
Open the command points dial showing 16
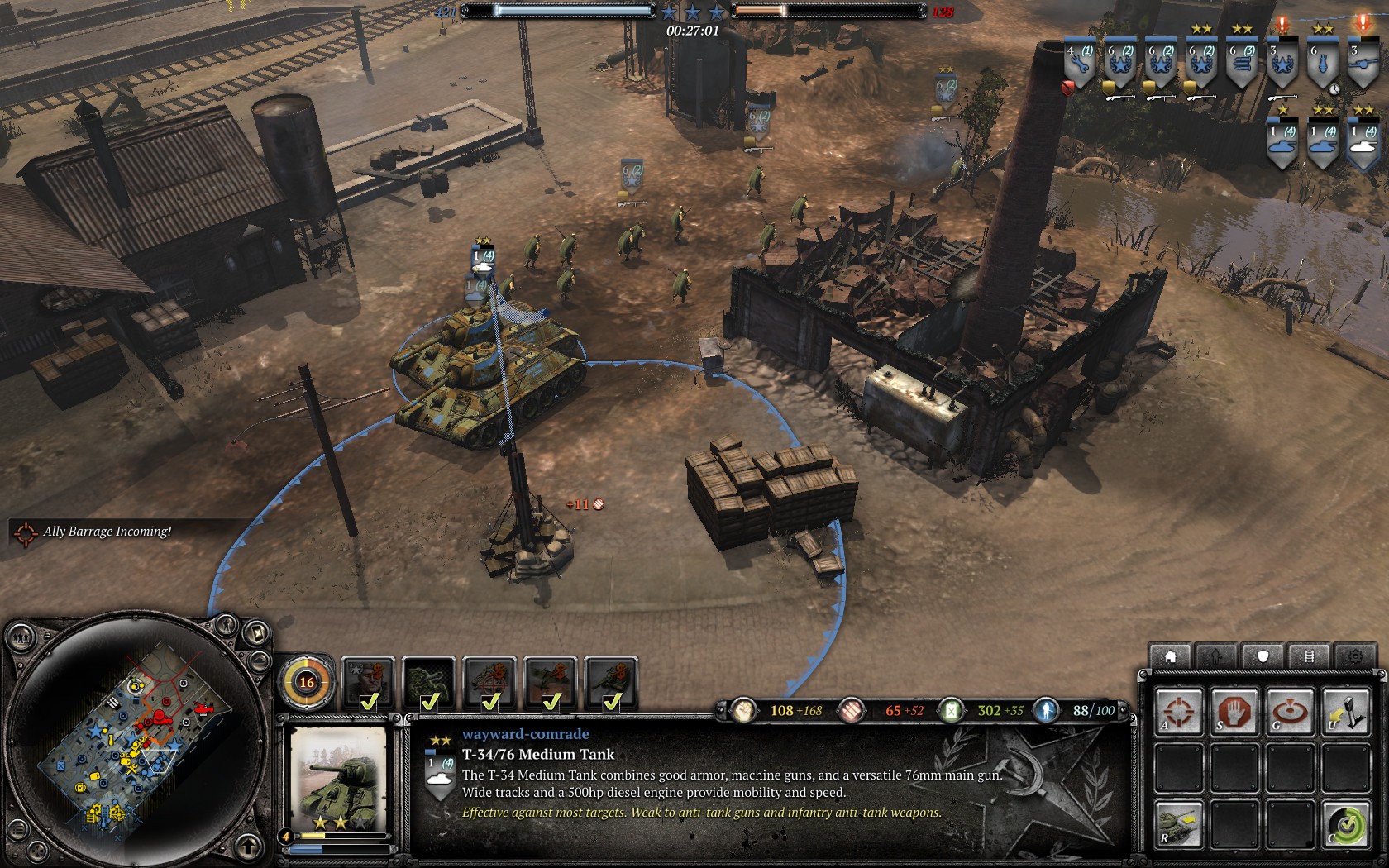[x=307, y=682]
